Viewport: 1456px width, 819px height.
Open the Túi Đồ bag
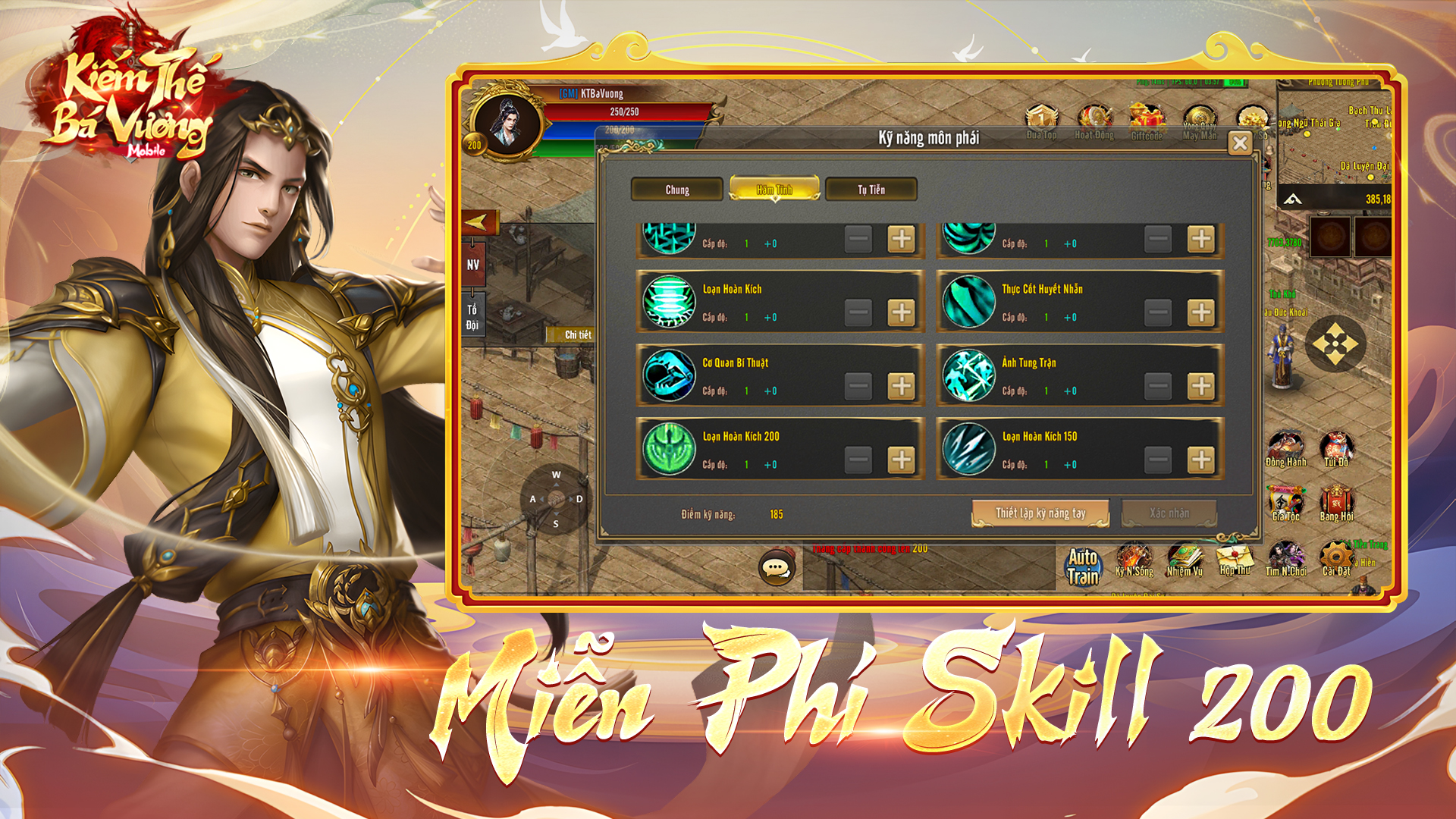[1336, 450]
